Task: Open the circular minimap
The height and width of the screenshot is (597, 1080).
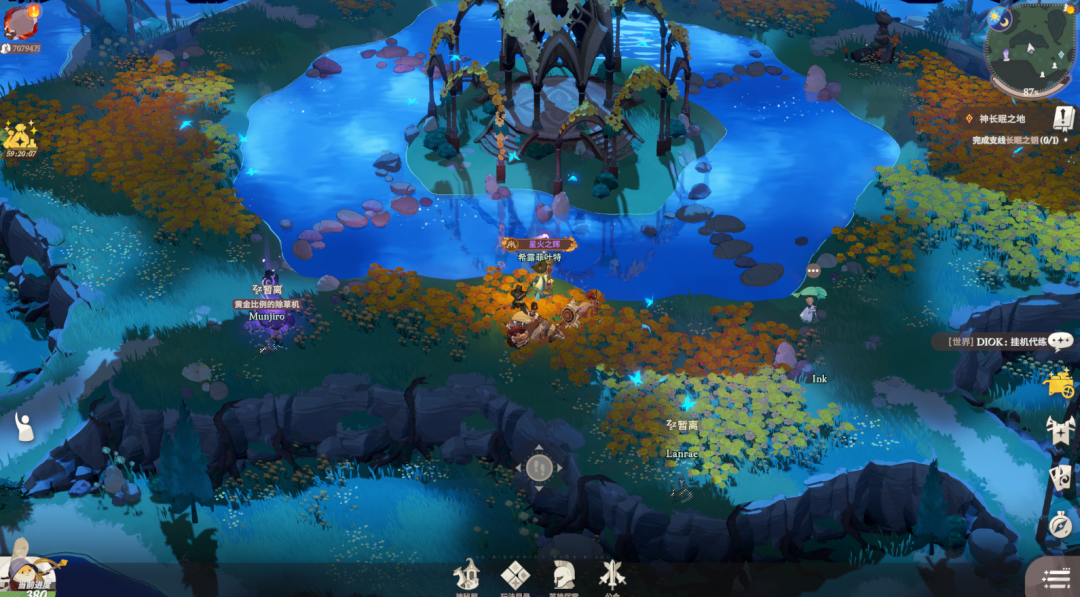Action: point(1031,49)
